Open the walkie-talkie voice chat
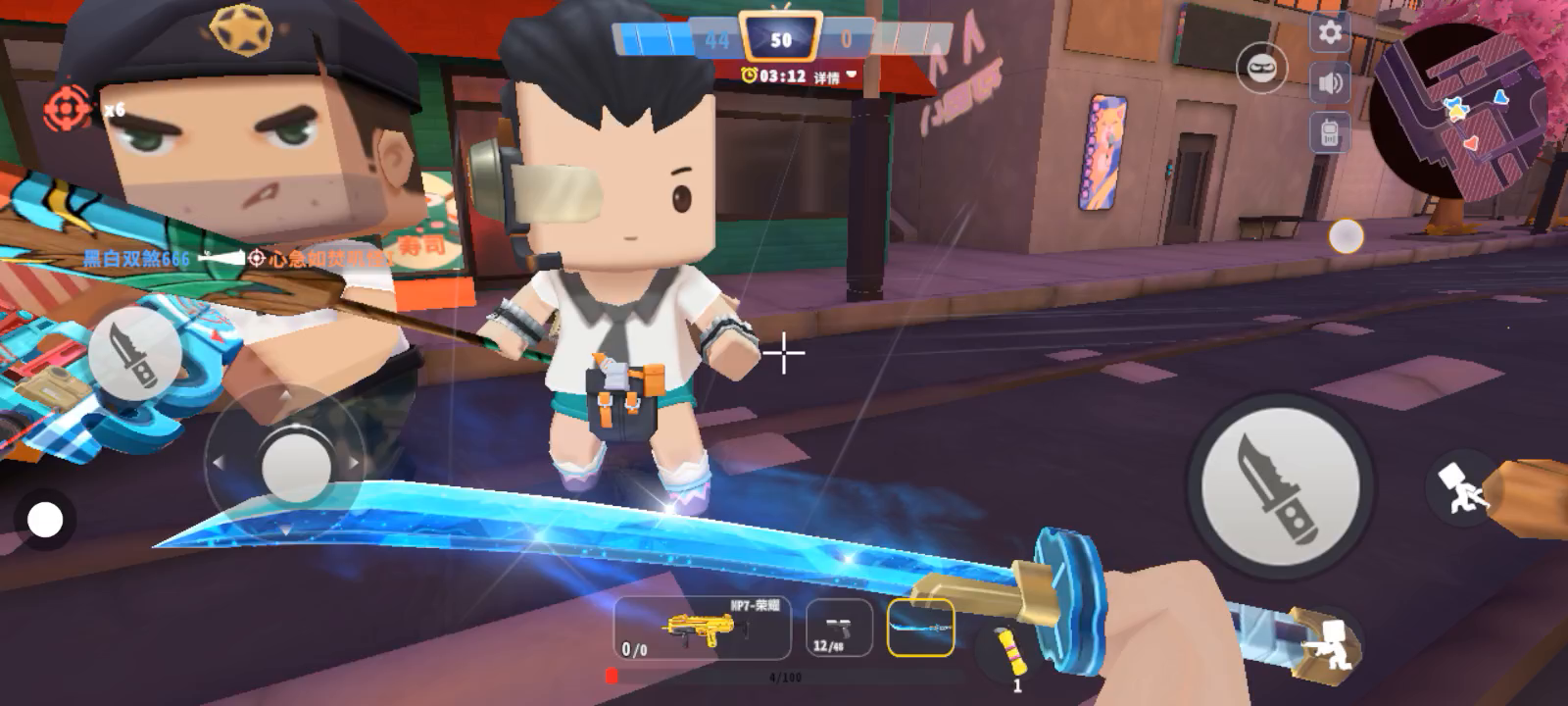The image size is (1568, 706). pos(1330,132)
